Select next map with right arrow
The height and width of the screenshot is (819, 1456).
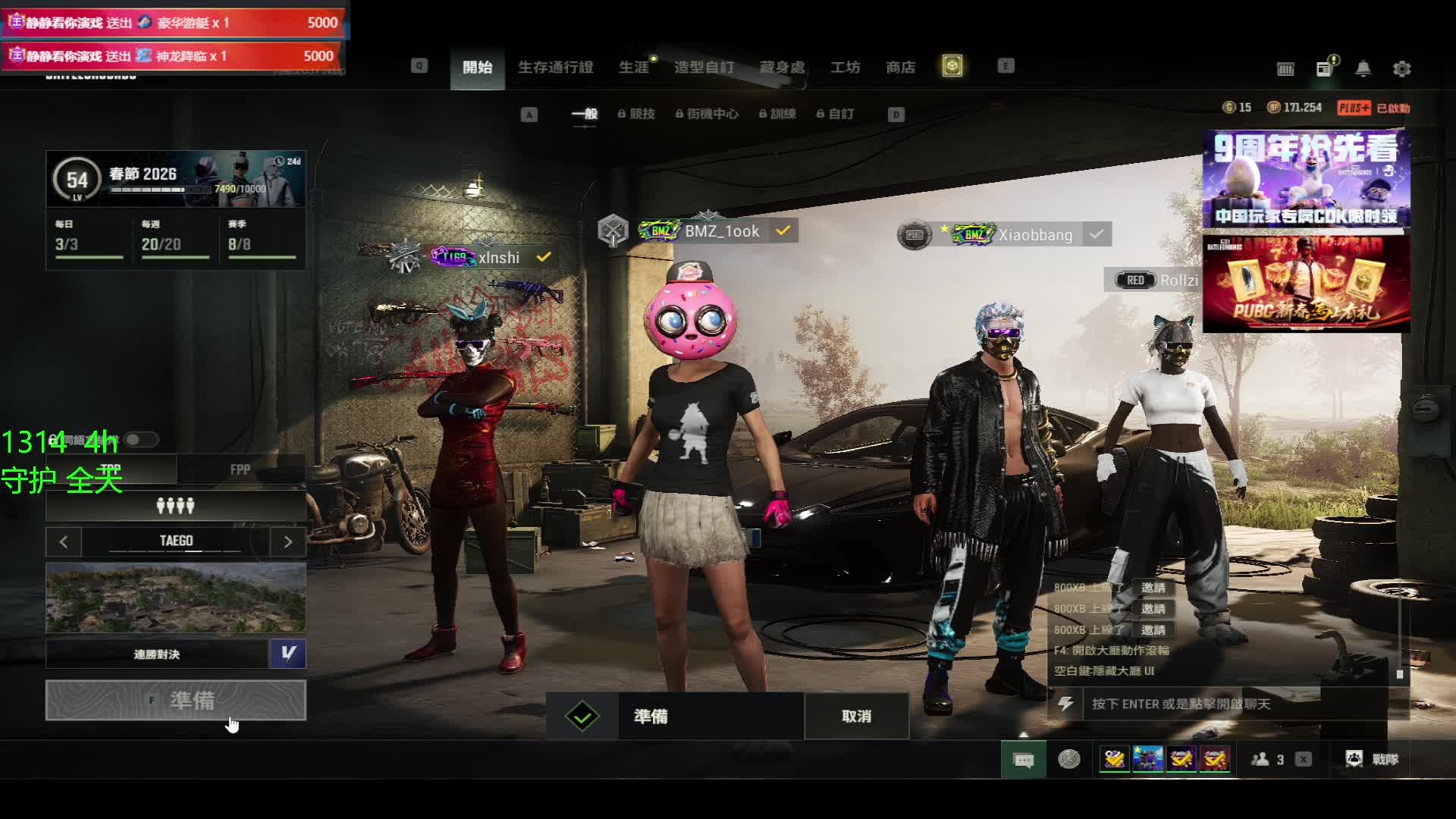coord(287,541)
